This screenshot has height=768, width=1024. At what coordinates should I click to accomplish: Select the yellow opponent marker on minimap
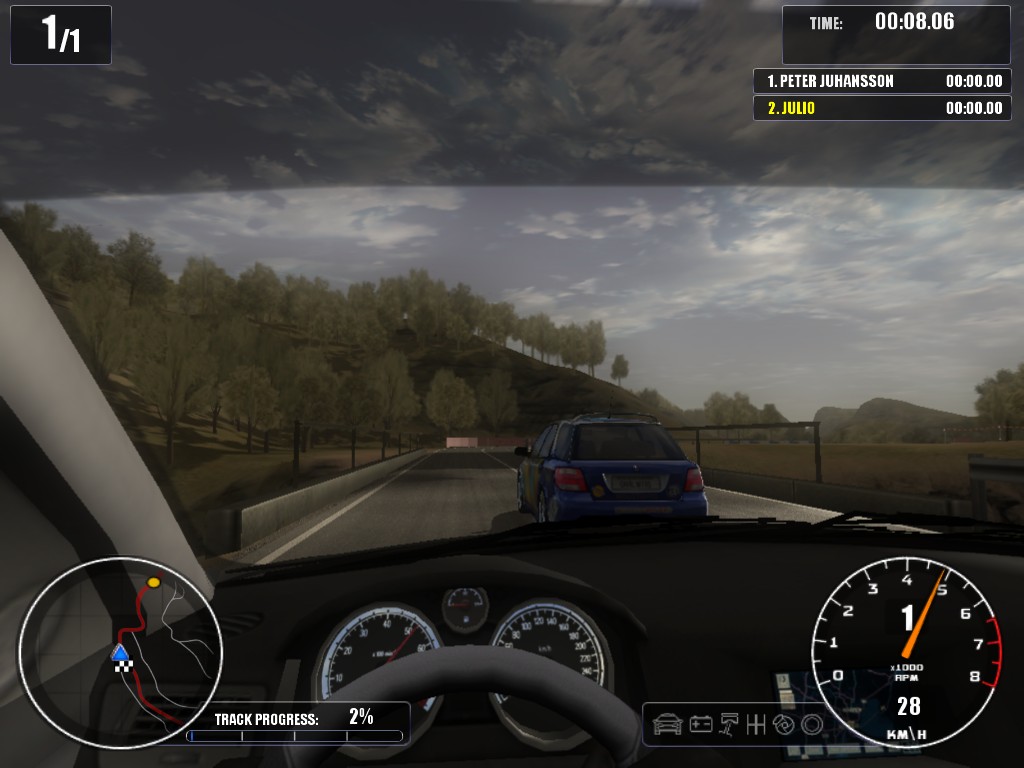click(x=153, y=582)
